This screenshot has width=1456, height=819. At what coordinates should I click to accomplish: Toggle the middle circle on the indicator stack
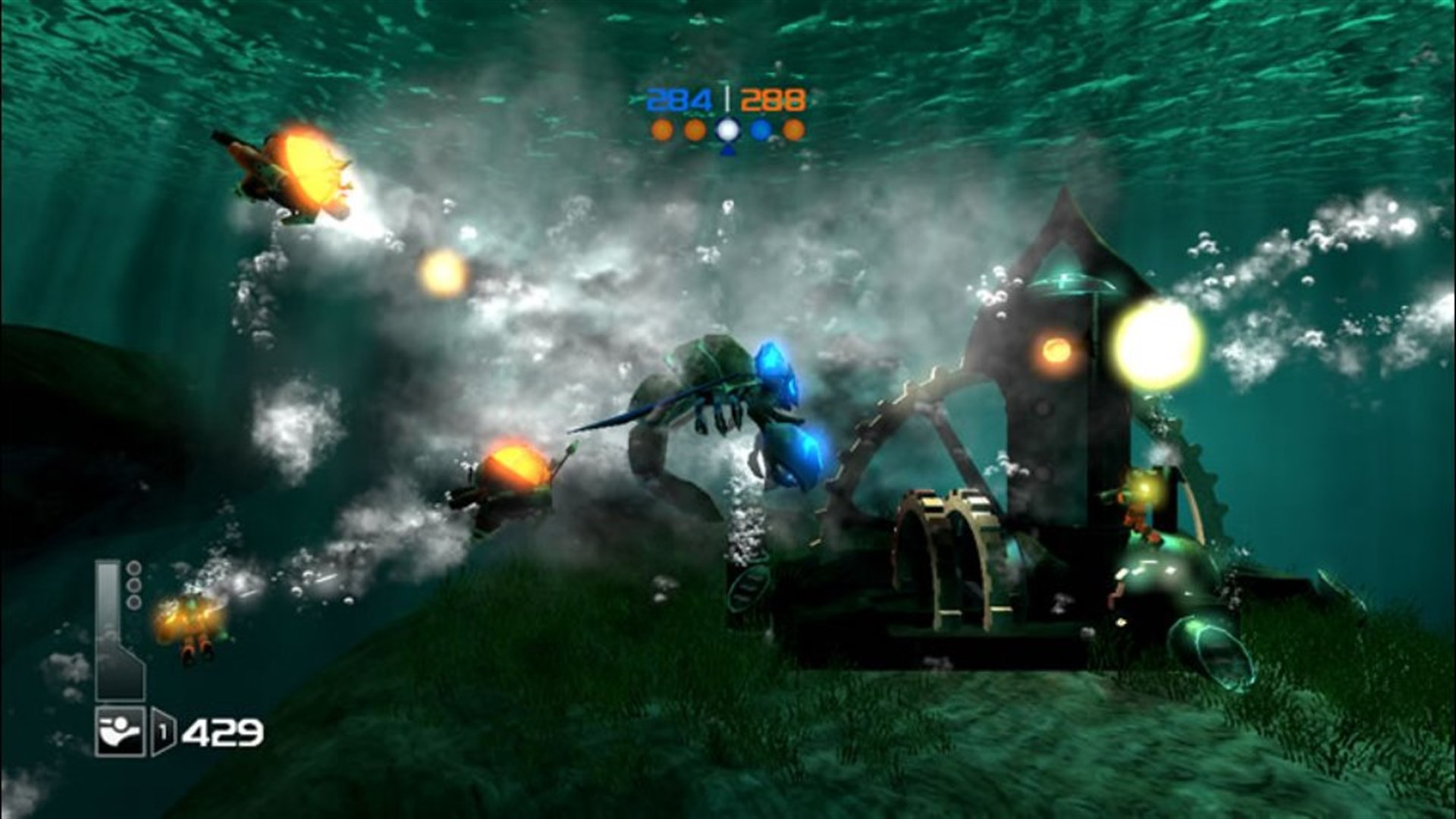[133, 586]
